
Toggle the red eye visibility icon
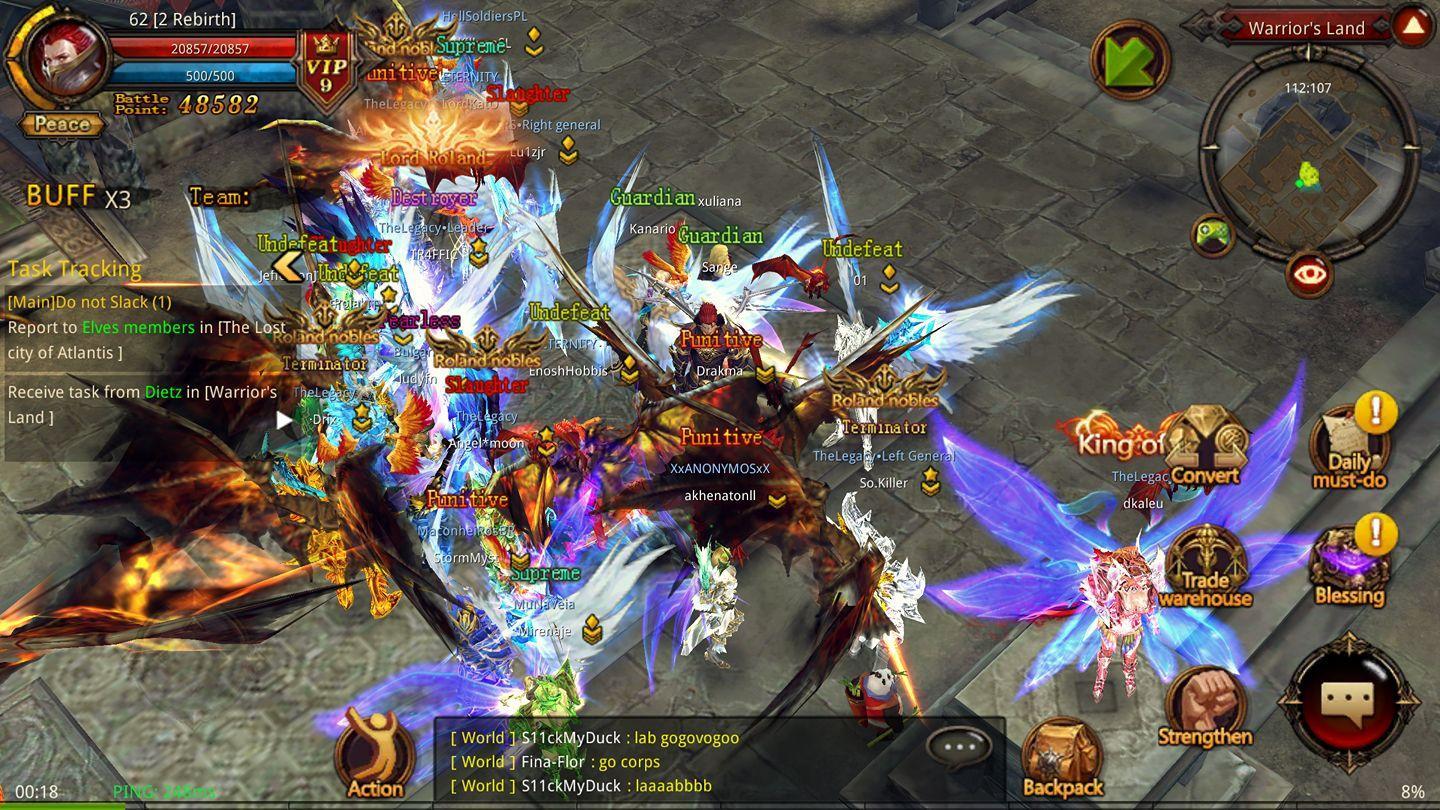point(1309,274)
